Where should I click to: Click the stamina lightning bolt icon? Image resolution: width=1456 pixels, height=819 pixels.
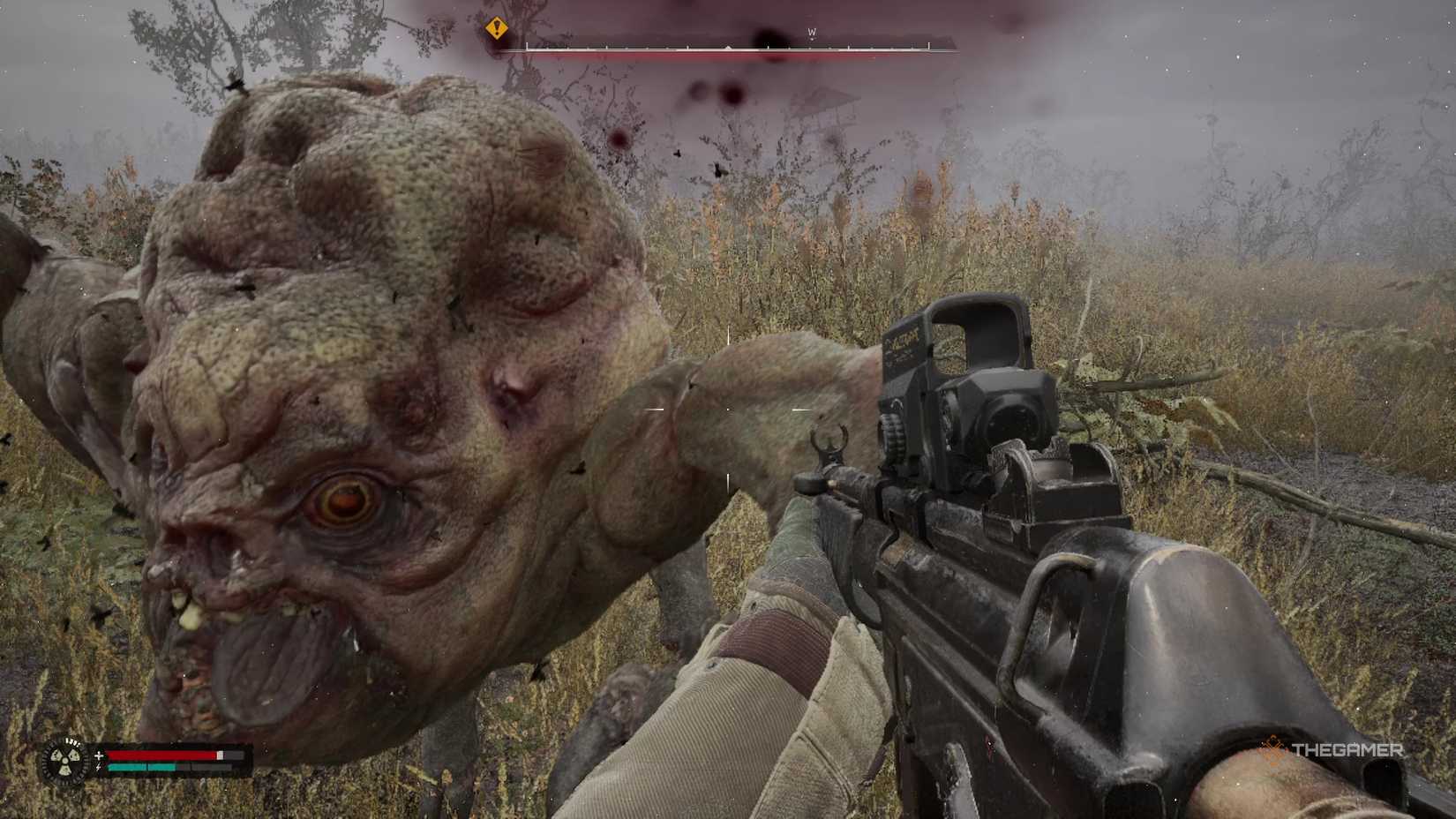click(x=98, y=766)
